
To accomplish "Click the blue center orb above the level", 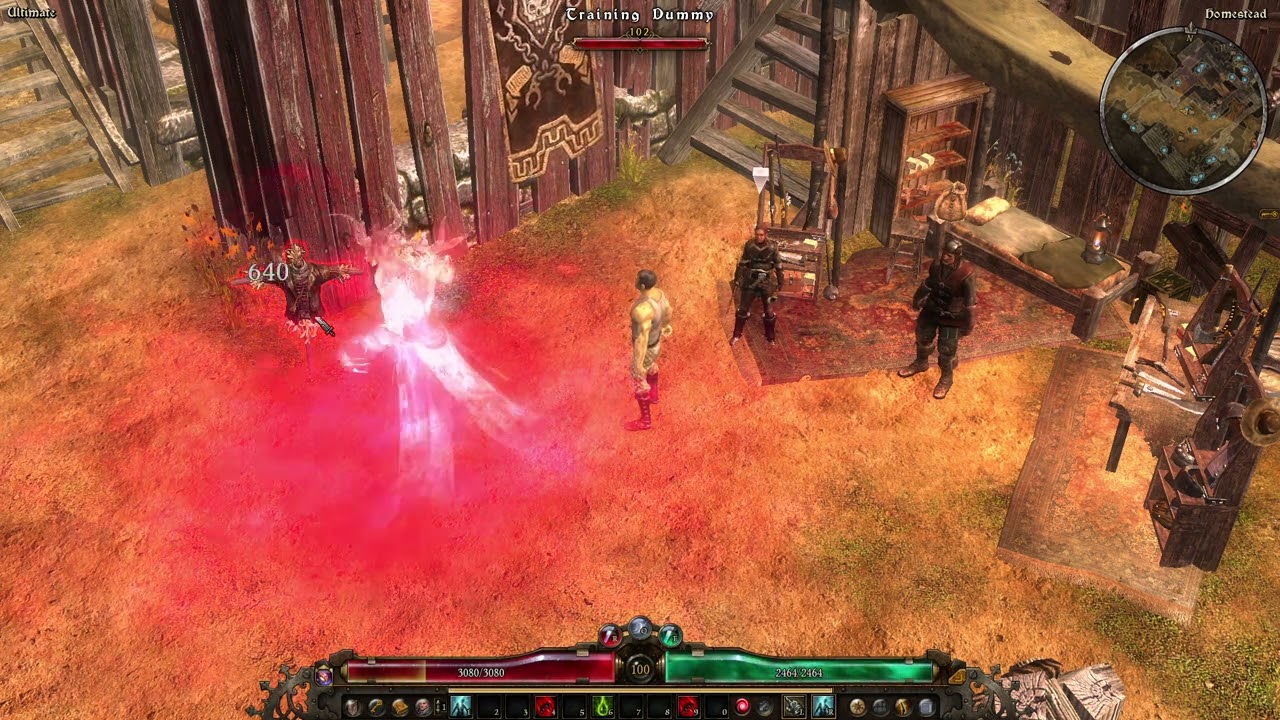I will tap(640, 629).
